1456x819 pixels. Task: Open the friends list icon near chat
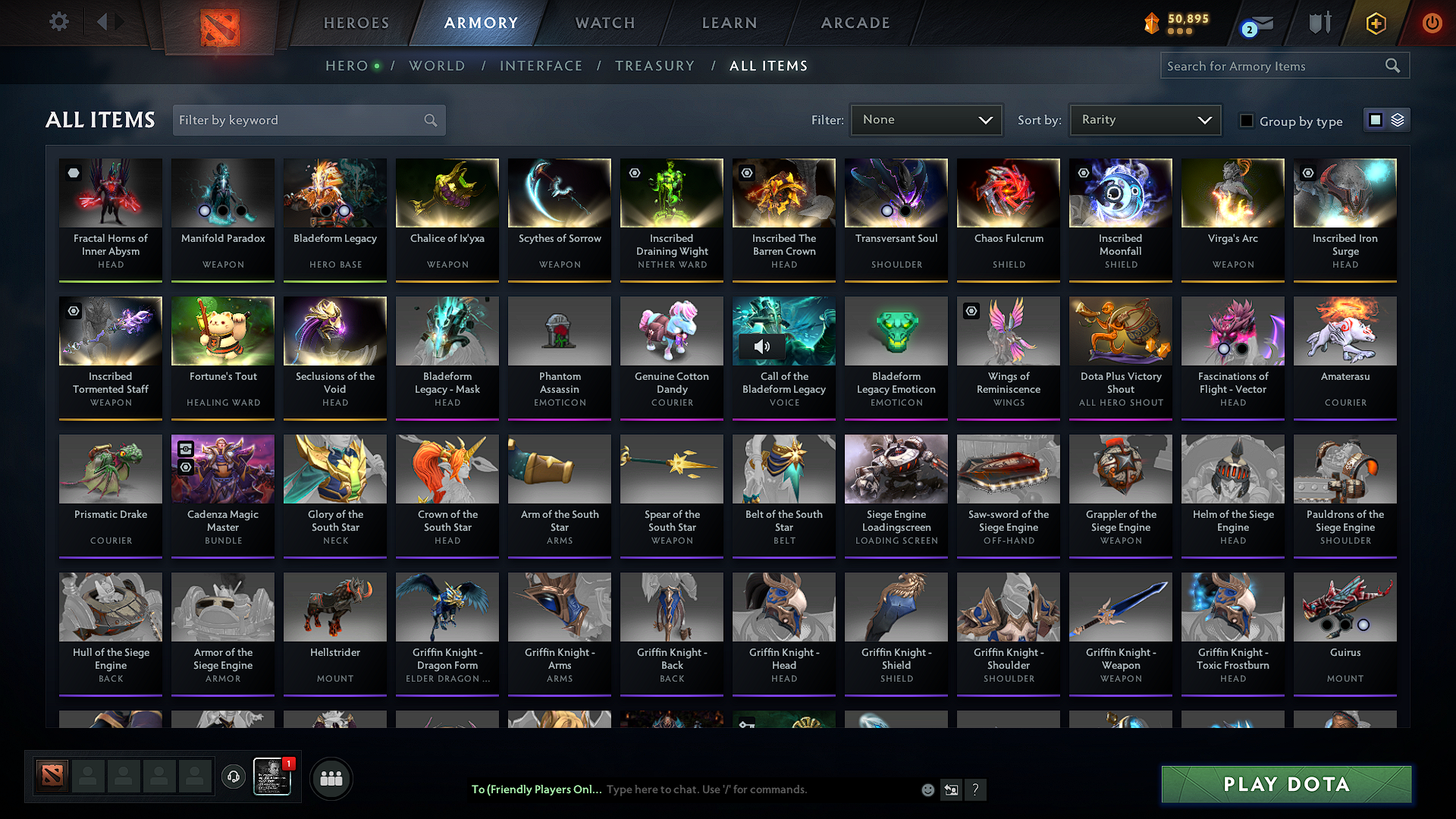tap(331, 777)
